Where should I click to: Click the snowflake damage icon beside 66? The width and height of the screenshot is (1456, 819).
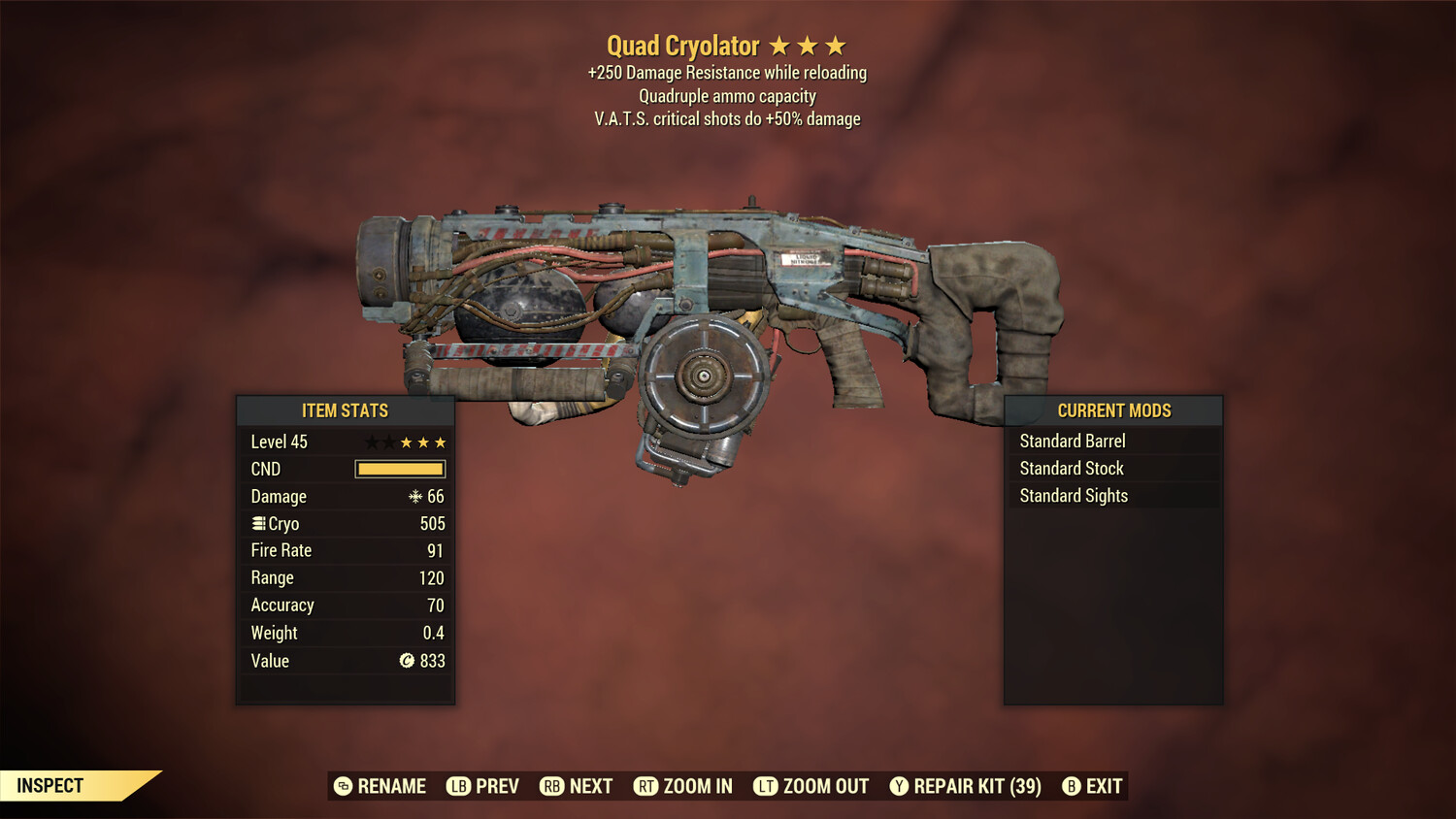[417, 496]
